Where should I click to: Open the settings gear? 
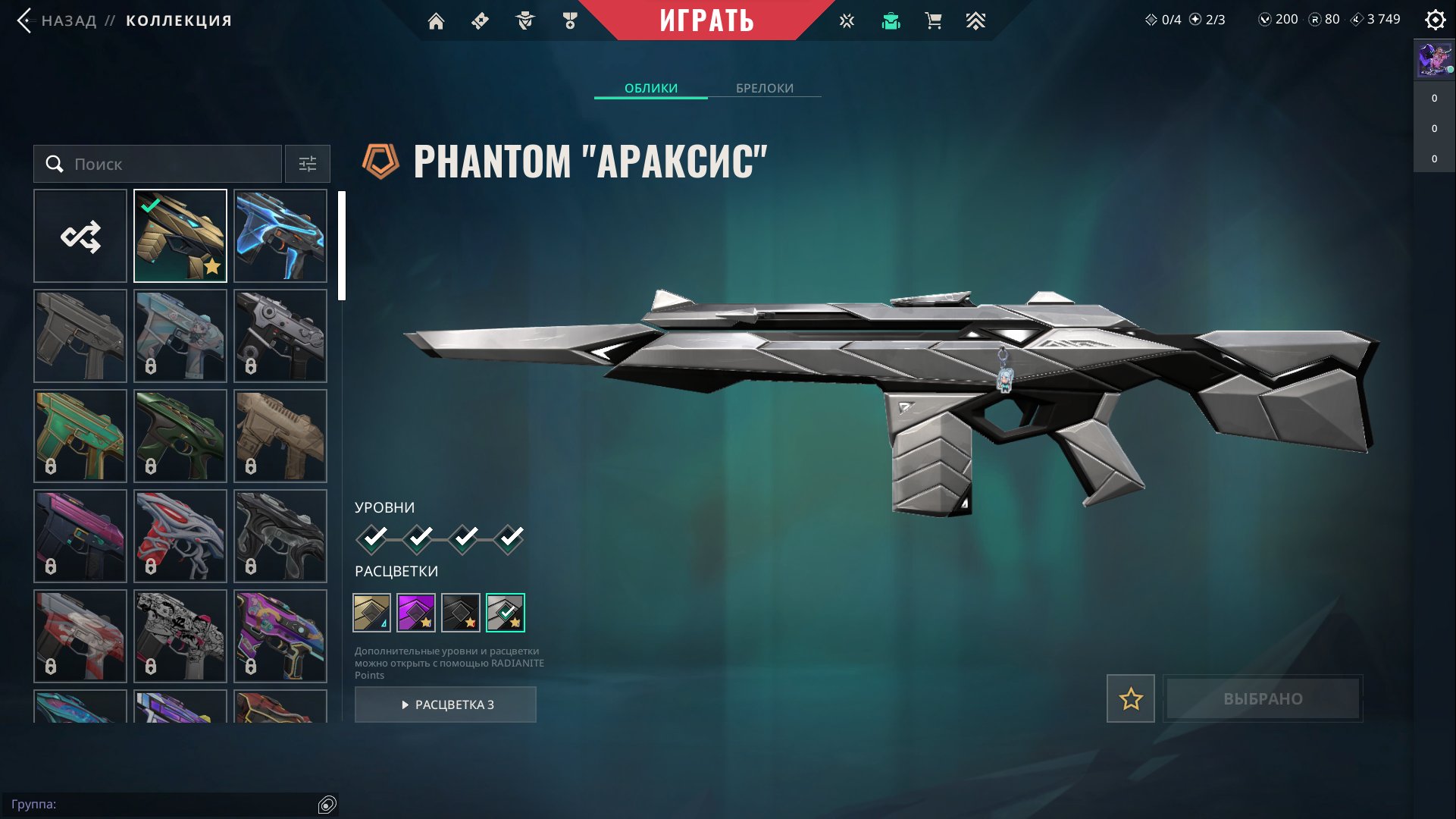click(1435, 20)
